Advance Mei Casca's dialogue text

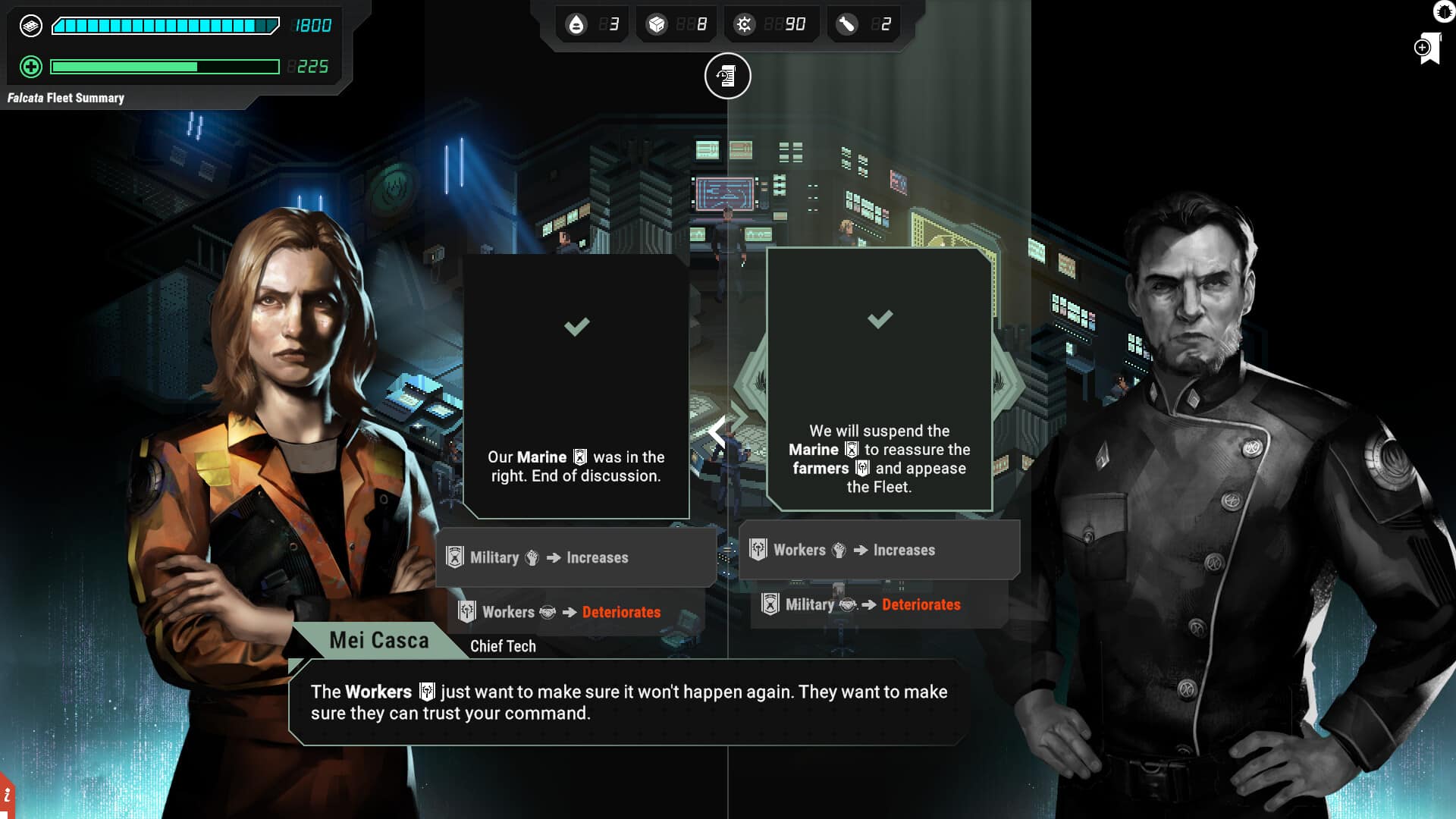[x=628, y=702]
